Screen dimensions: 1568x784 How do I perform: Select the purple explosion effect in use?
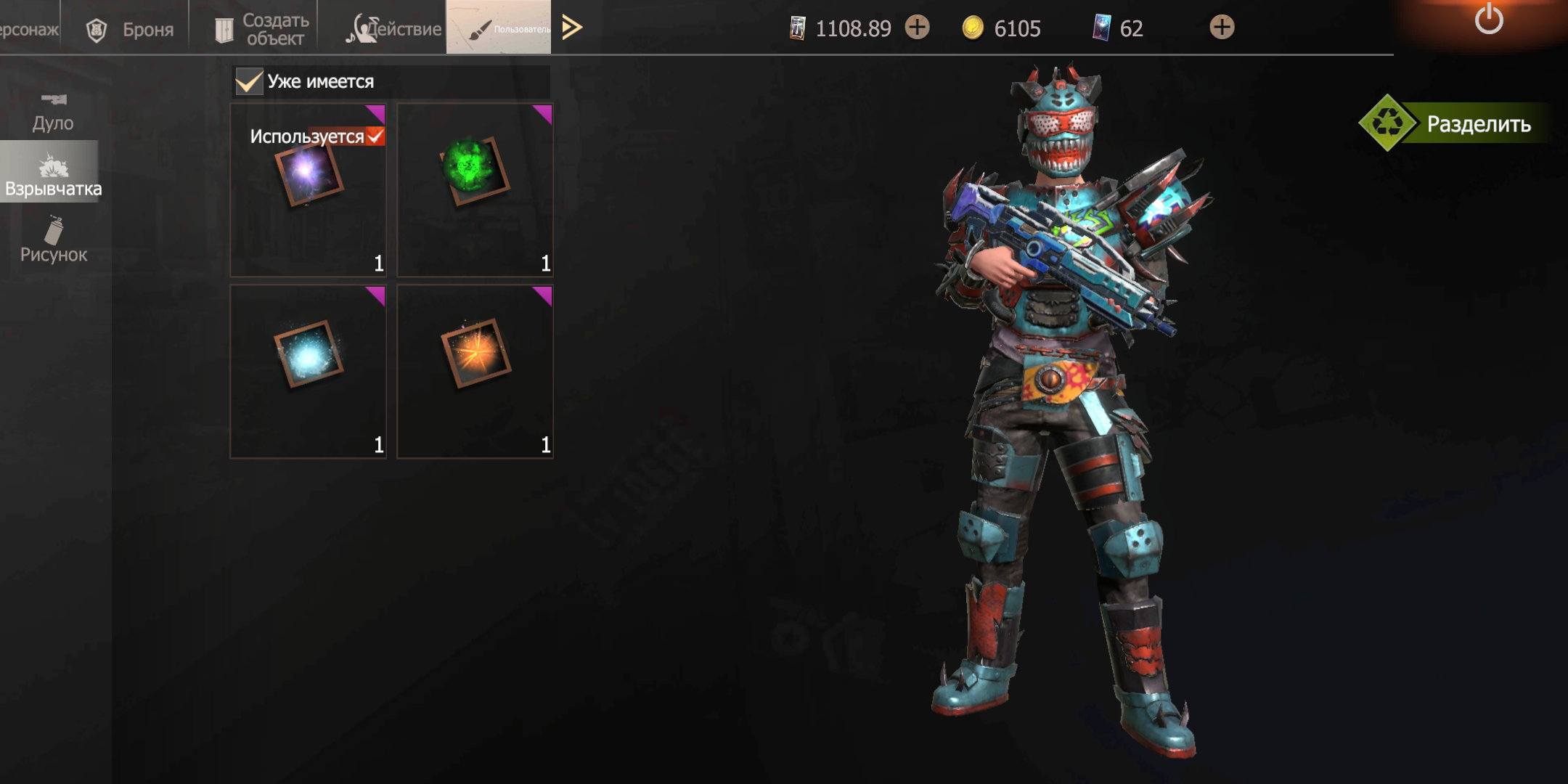[x=309, y=190]
